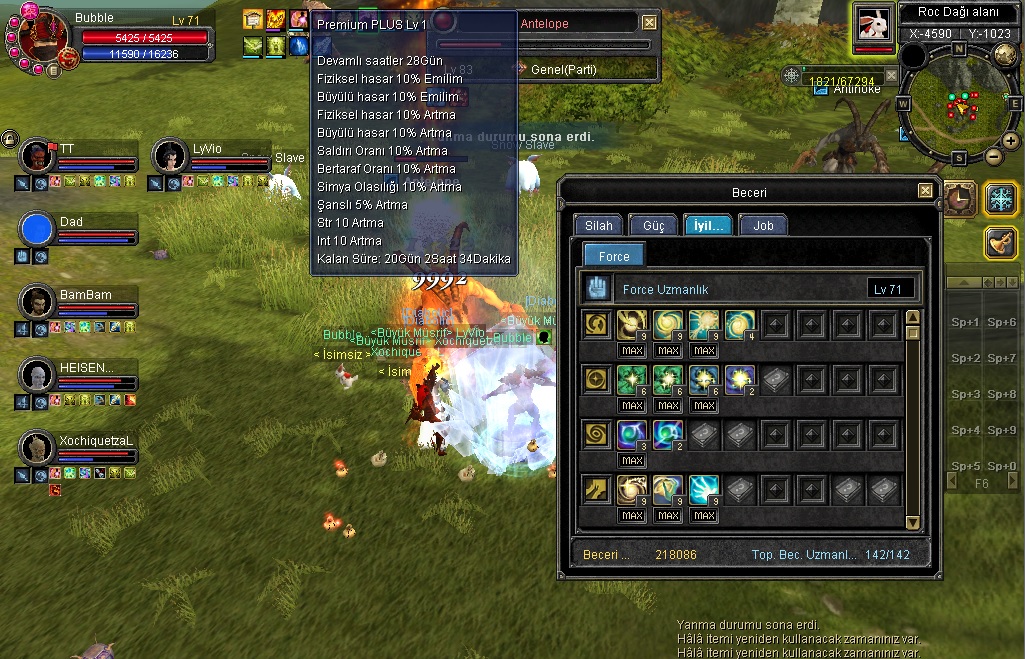The height and width of the screenshot is (659, 1025).
Task: Click the Force Uzmanlık hand icon
Action: click(597, 289)
